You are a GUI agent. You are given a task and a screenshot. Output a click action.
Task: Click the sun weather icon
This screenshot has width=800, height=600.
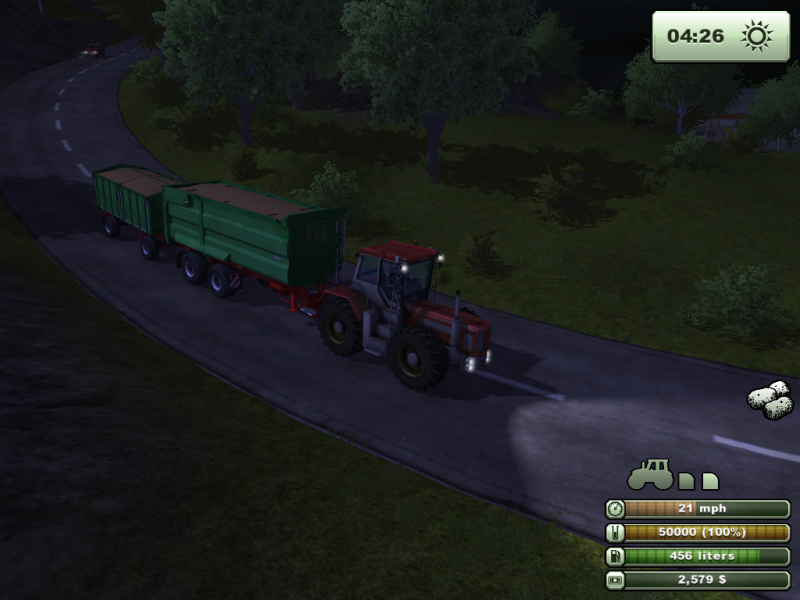pyautogui.click(x=757, y=37)
